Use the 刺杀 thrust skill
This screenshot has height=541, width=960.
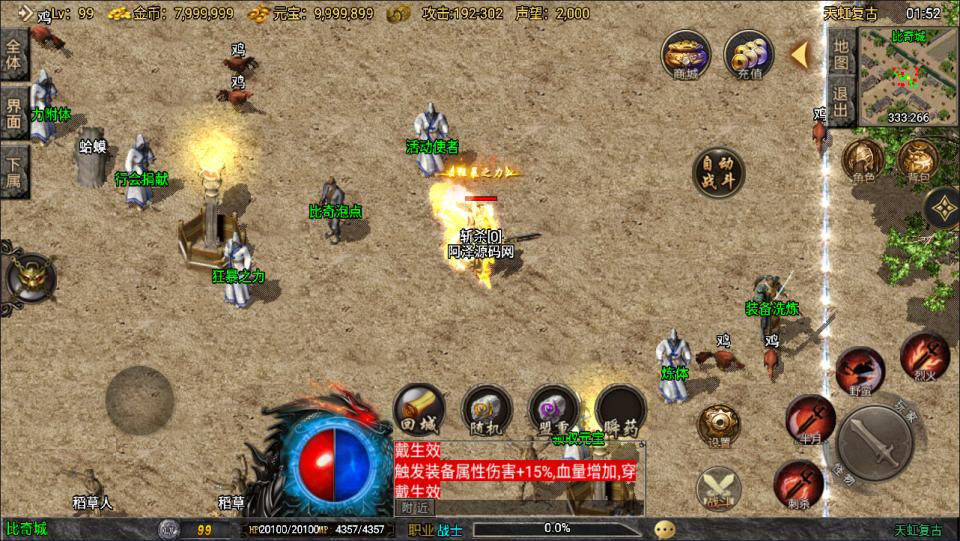pyautogui.click(x=797, y=483)
